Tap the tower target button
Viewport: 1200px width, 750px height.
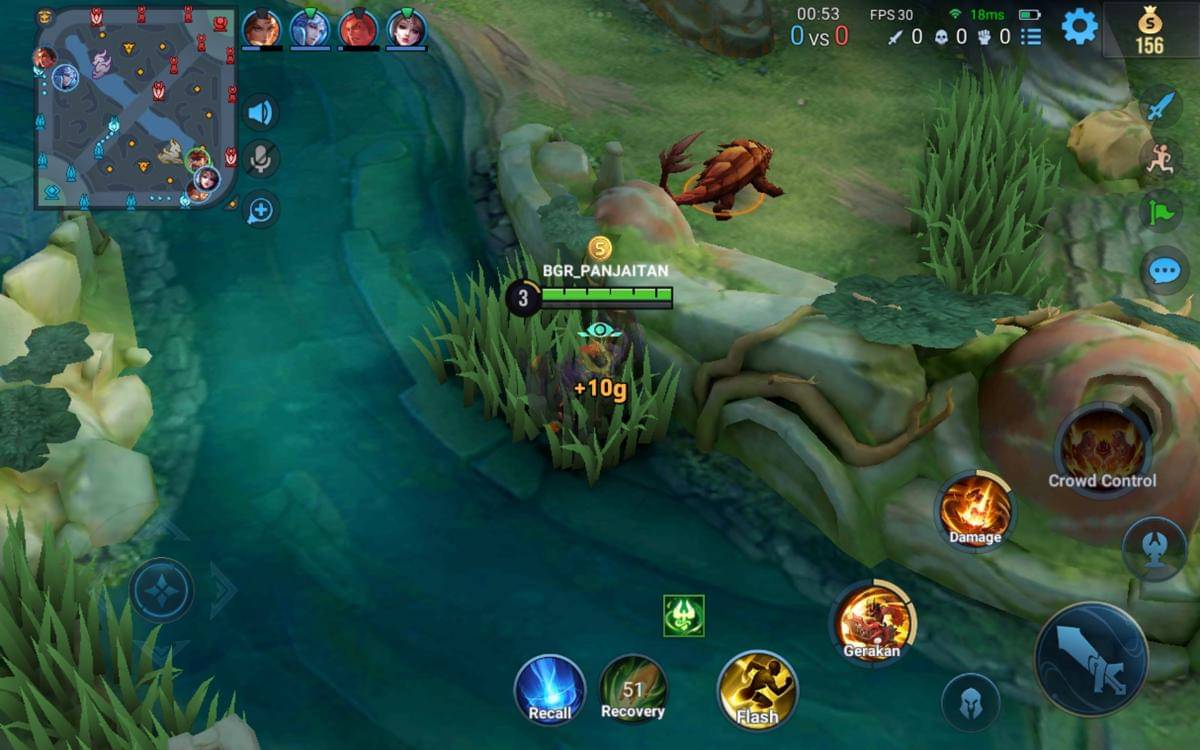click(1154, 550)
